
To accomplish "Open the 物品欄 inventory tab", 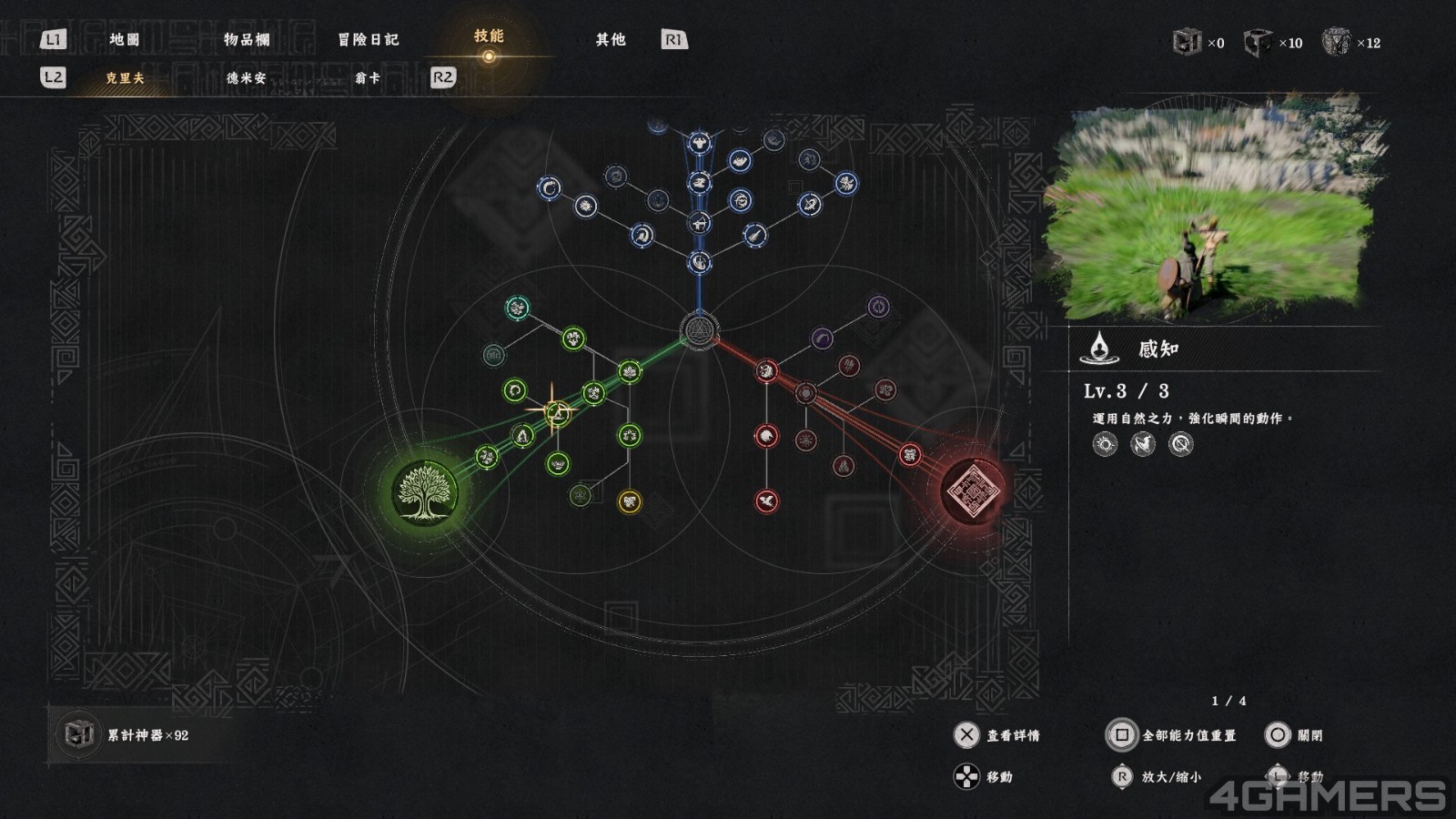I will pyautogui.click(x=247, y=39).
